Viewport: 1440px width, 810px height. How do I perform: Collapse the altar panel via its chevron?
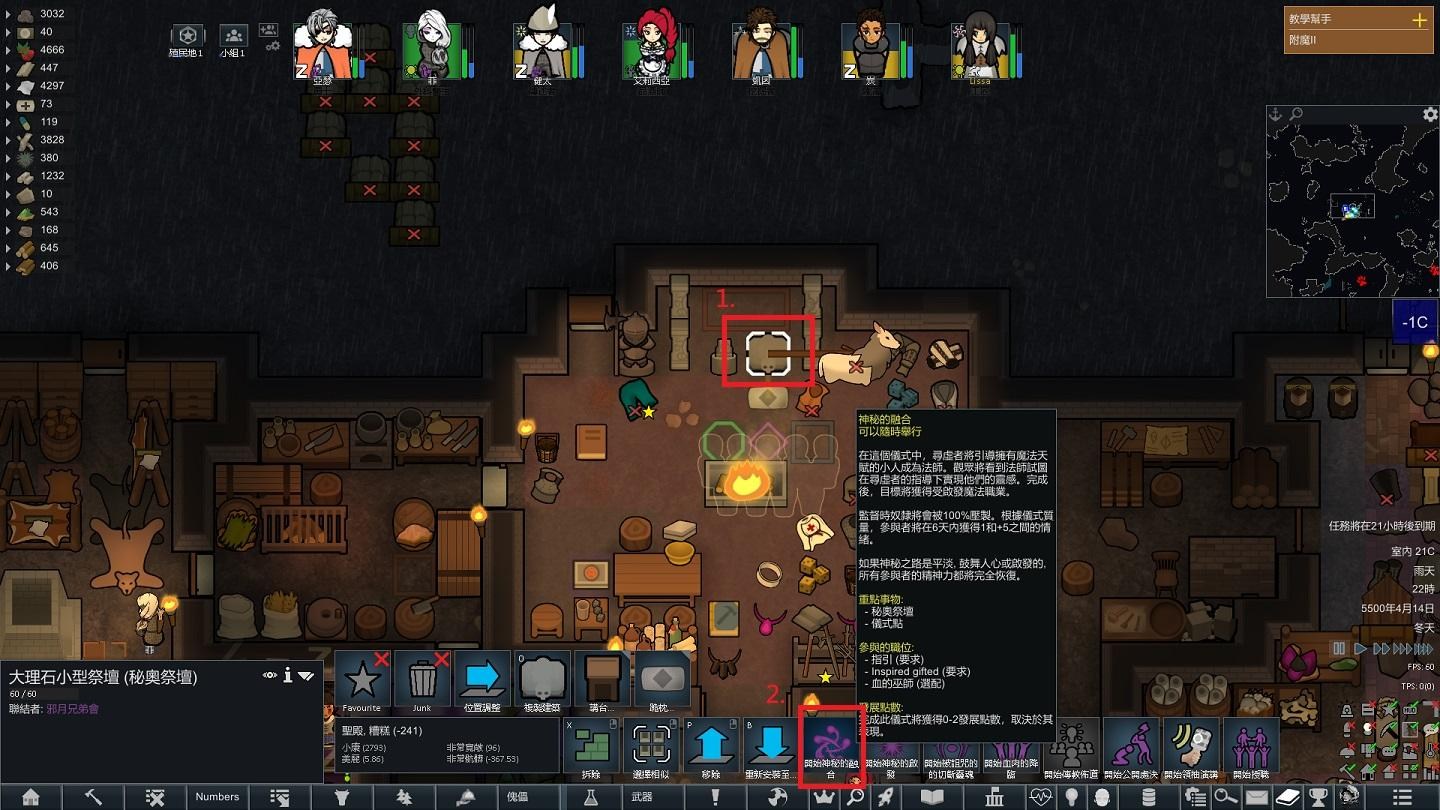[x=304, y=675]
